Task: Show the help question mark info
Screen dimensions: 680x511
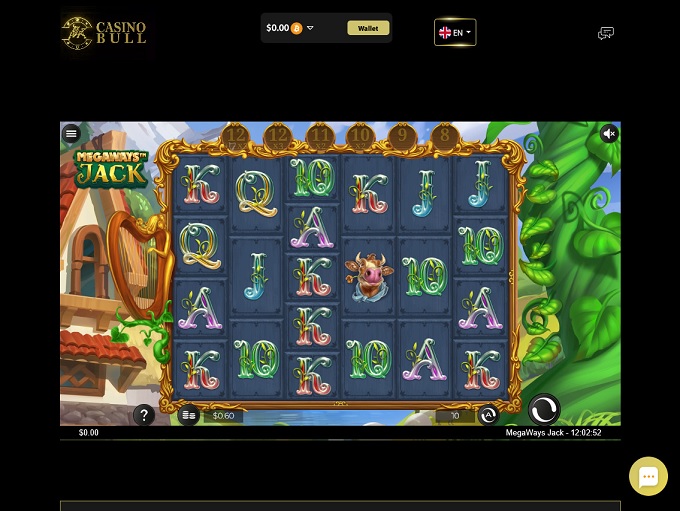Action: (144, 415)
